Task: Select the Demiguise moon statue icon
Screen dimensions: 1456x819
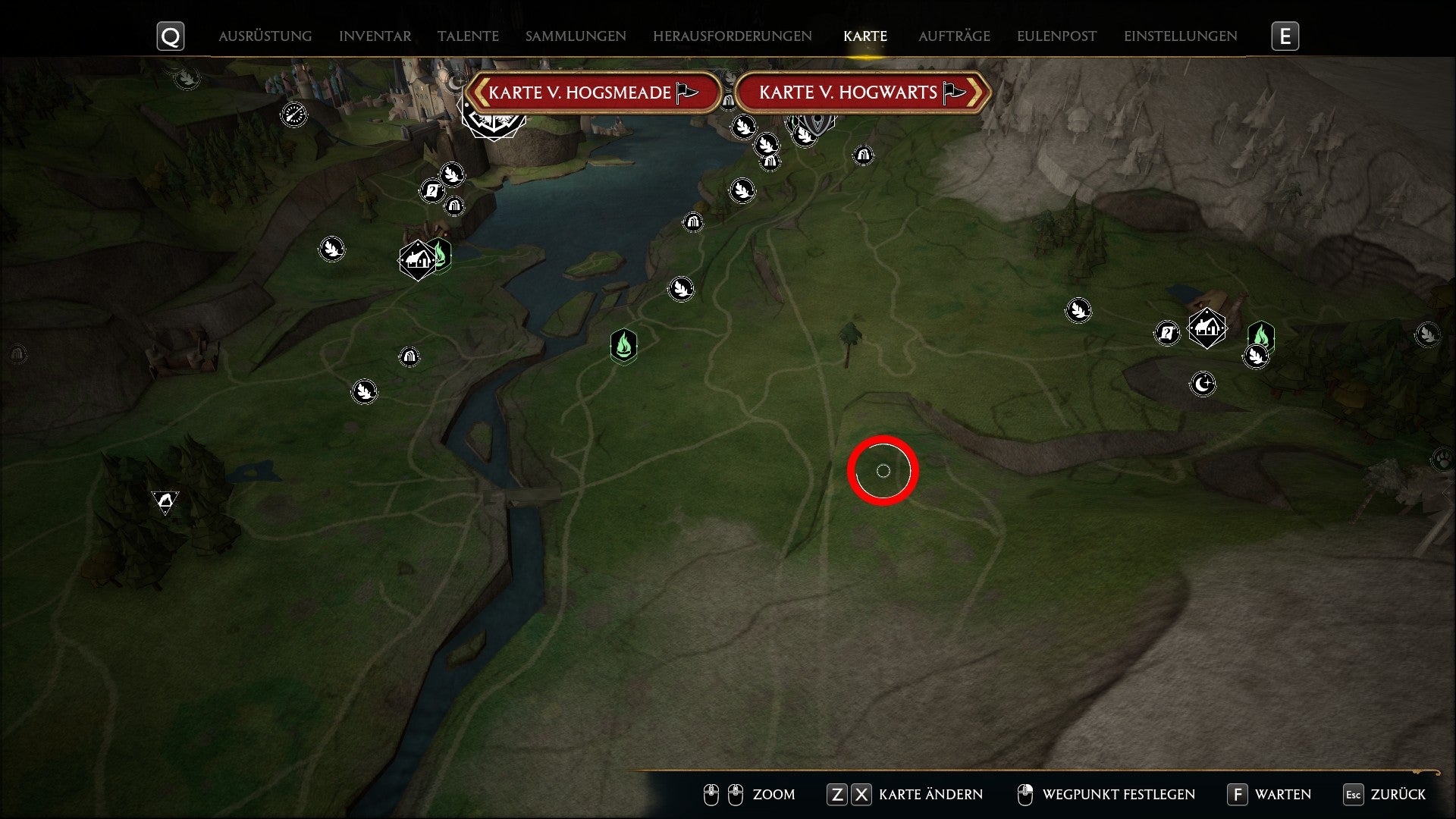Action: click(1204, 384)
